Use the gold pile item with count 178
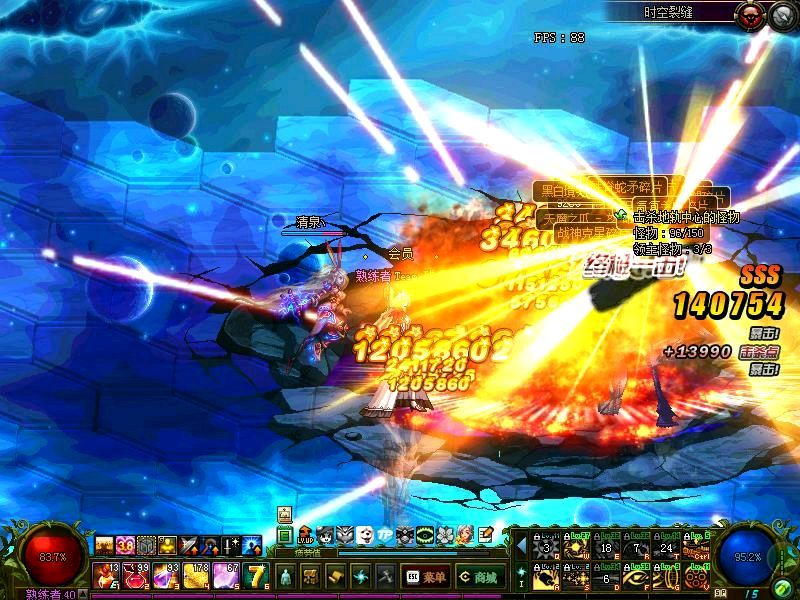The height and width of the screenshot is (600, 800). point(194,575)
